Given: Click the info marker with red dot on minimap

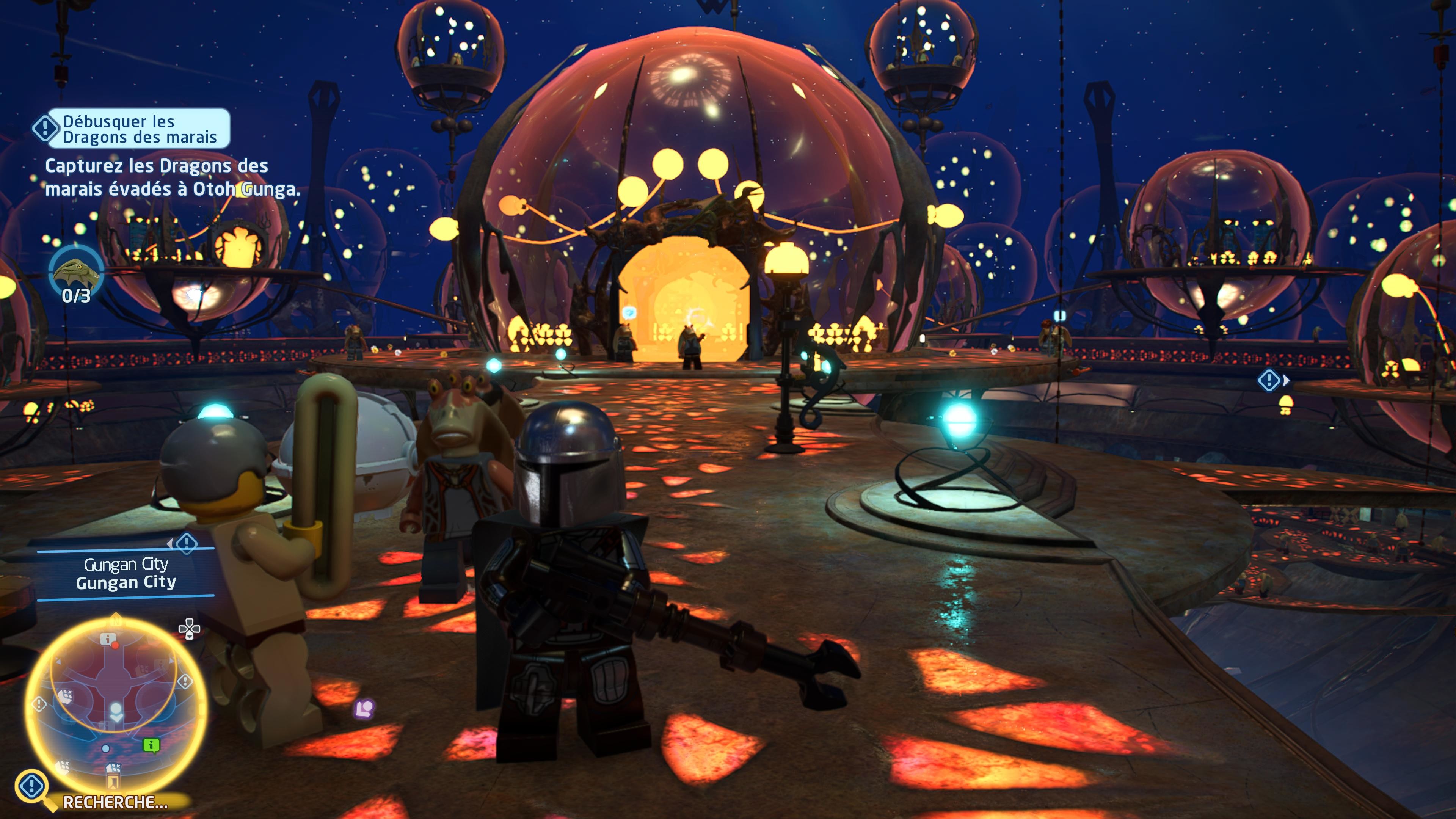Looking at the screenshot, I should point(108,640).
